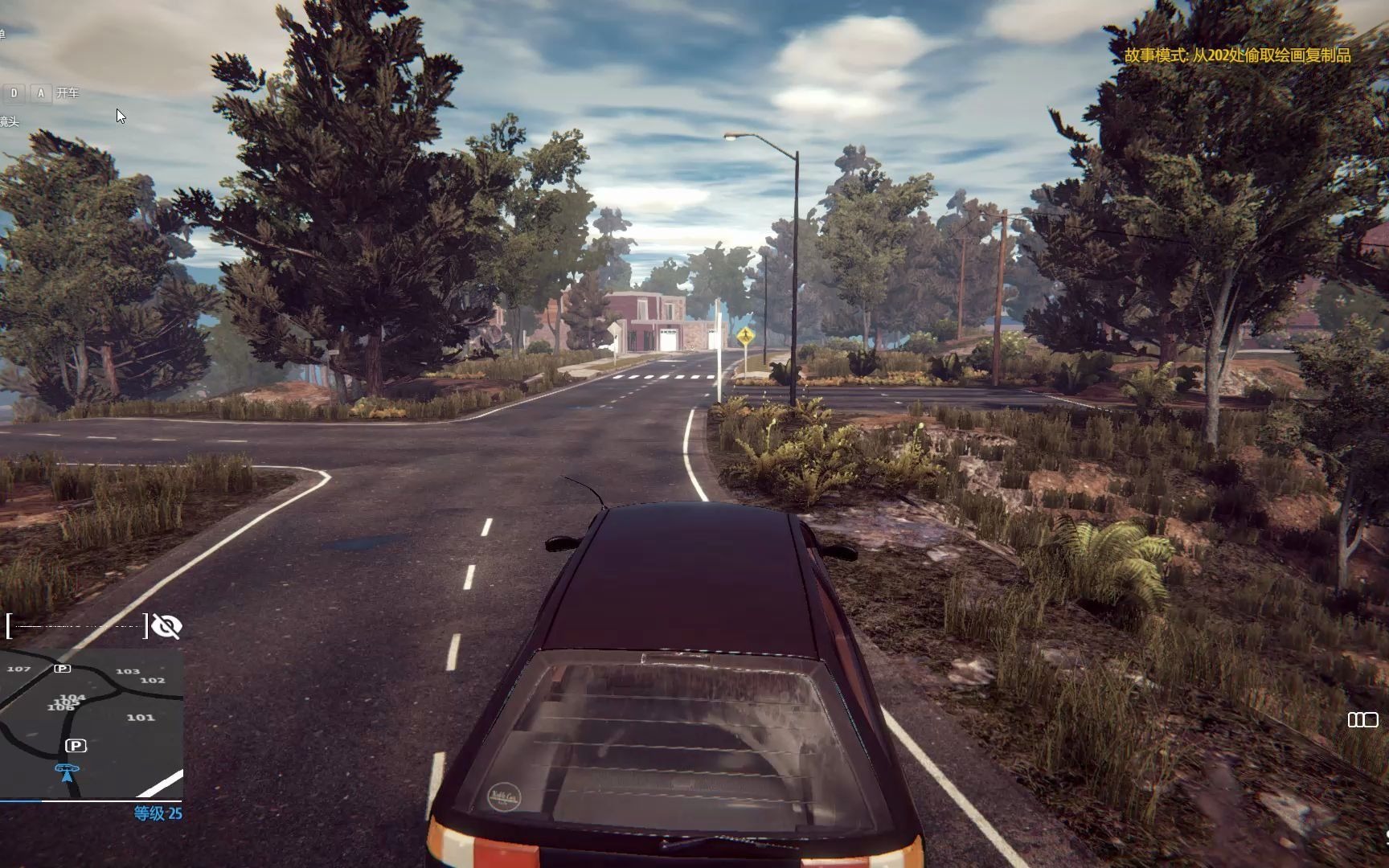Select house 107 on the minimap
Image resolution: width=1389 pixels, height=868 pixels.
(18, 669)
